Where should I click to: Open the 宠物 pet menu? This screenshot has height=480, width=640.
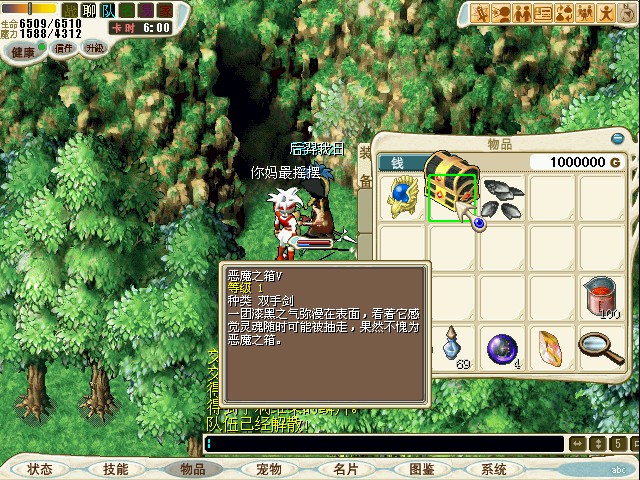[x=268, y=468]
